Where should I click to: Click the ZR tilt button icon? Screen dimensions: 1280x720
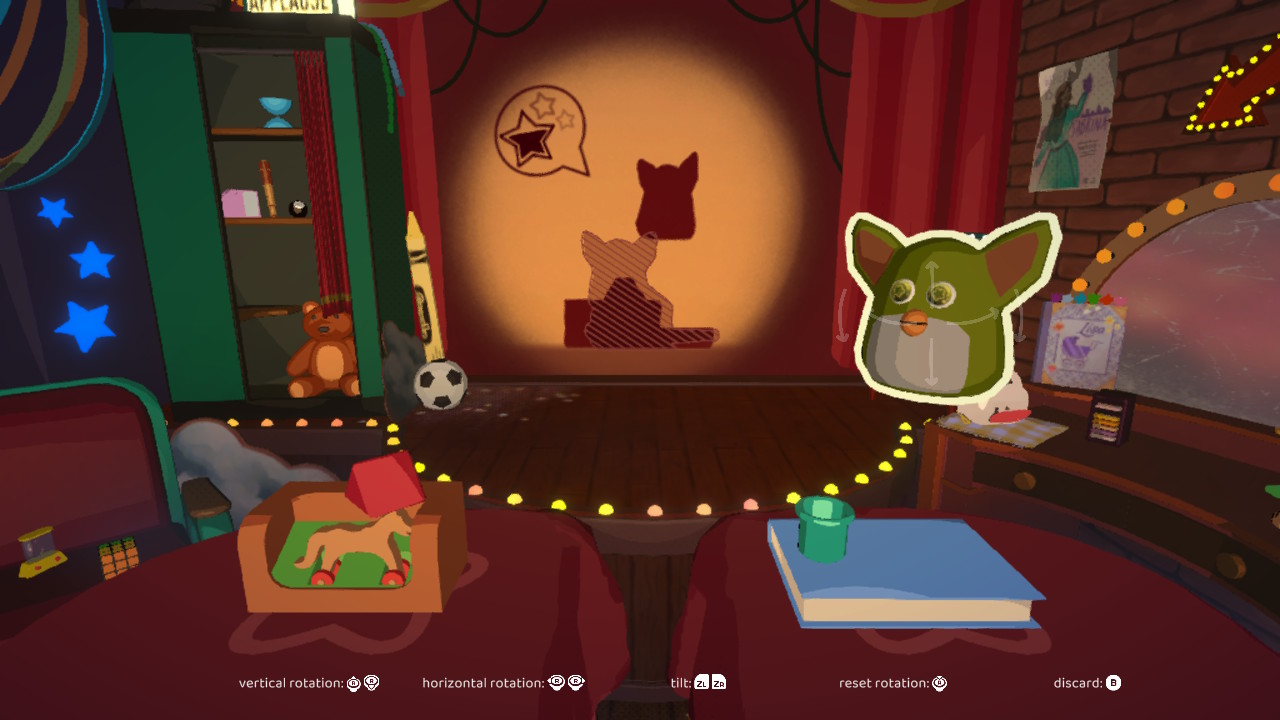(x=719, y=683)
